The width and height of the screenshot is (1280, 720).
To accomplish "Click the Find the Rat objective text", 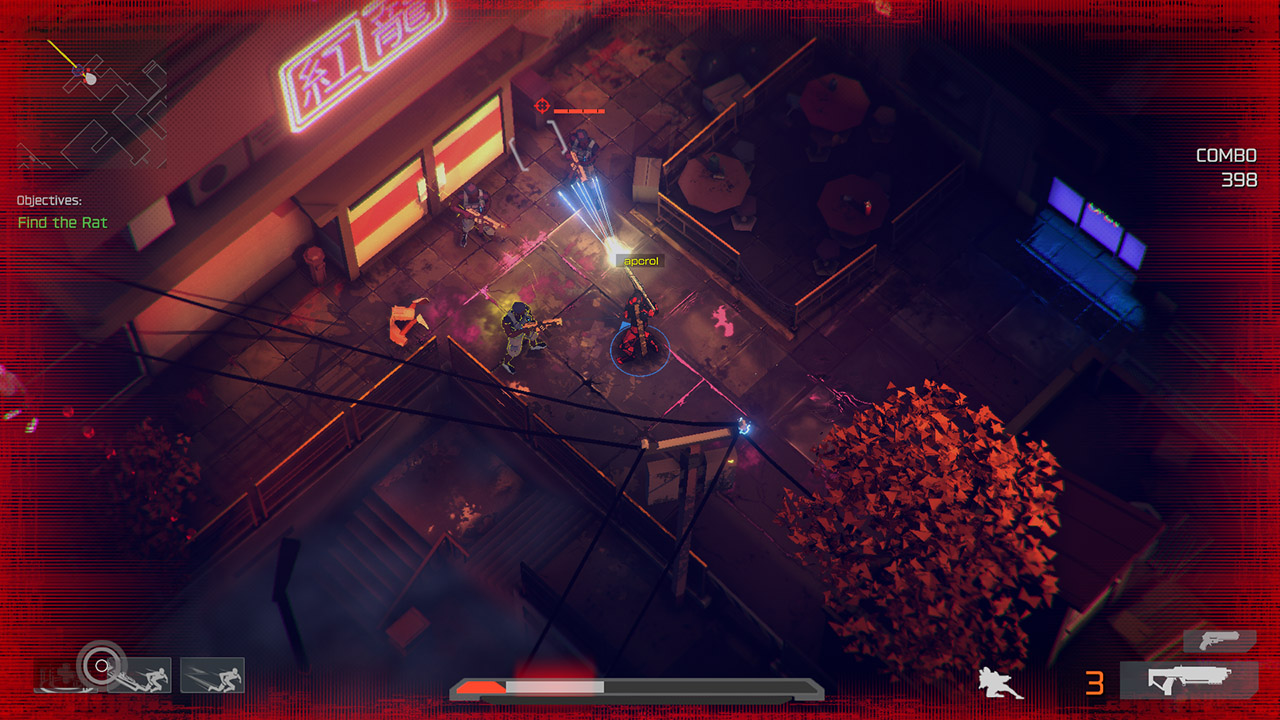I will click(x=63, y=223).
